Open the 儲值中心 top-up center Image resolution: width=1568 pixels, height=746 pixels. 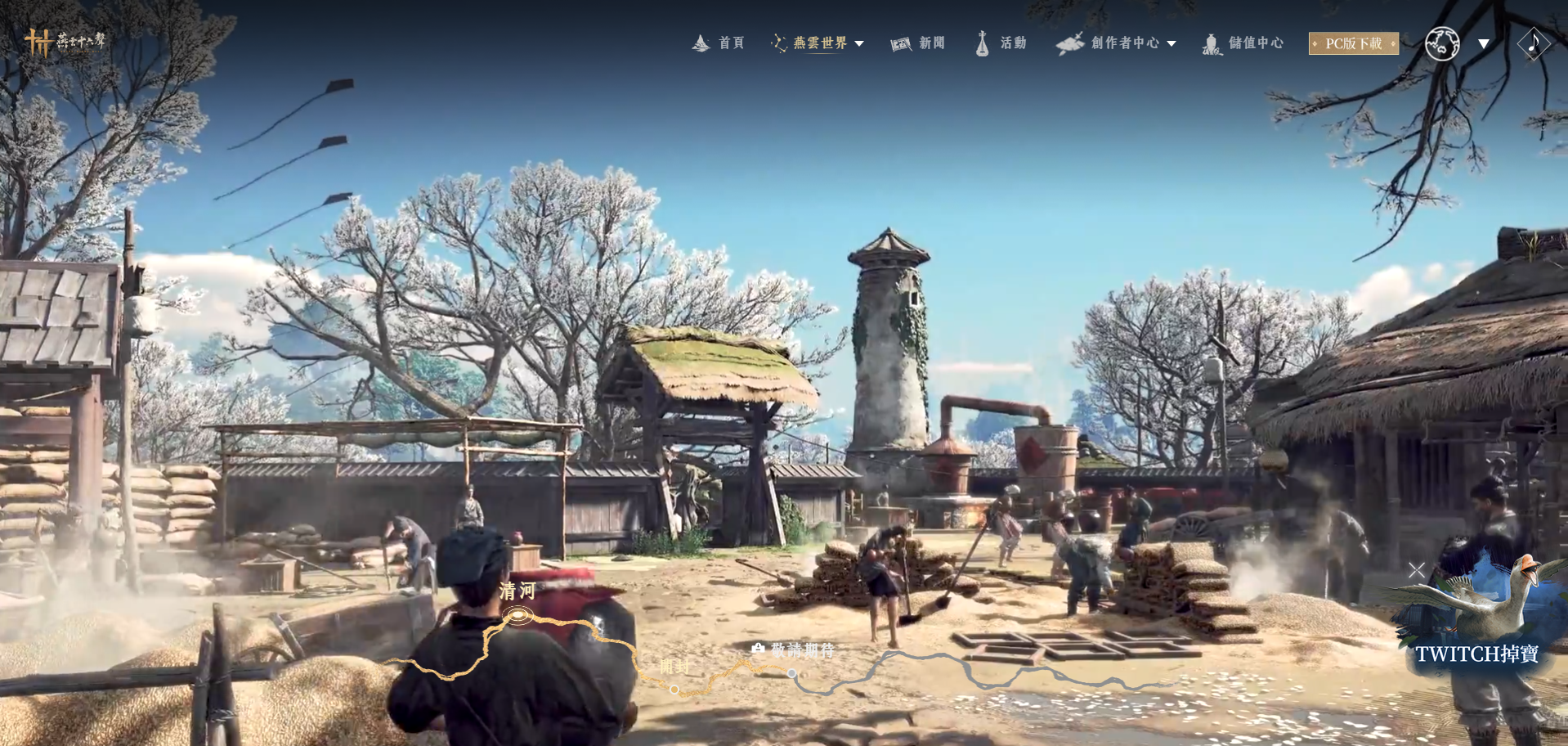click(1244, 43)
